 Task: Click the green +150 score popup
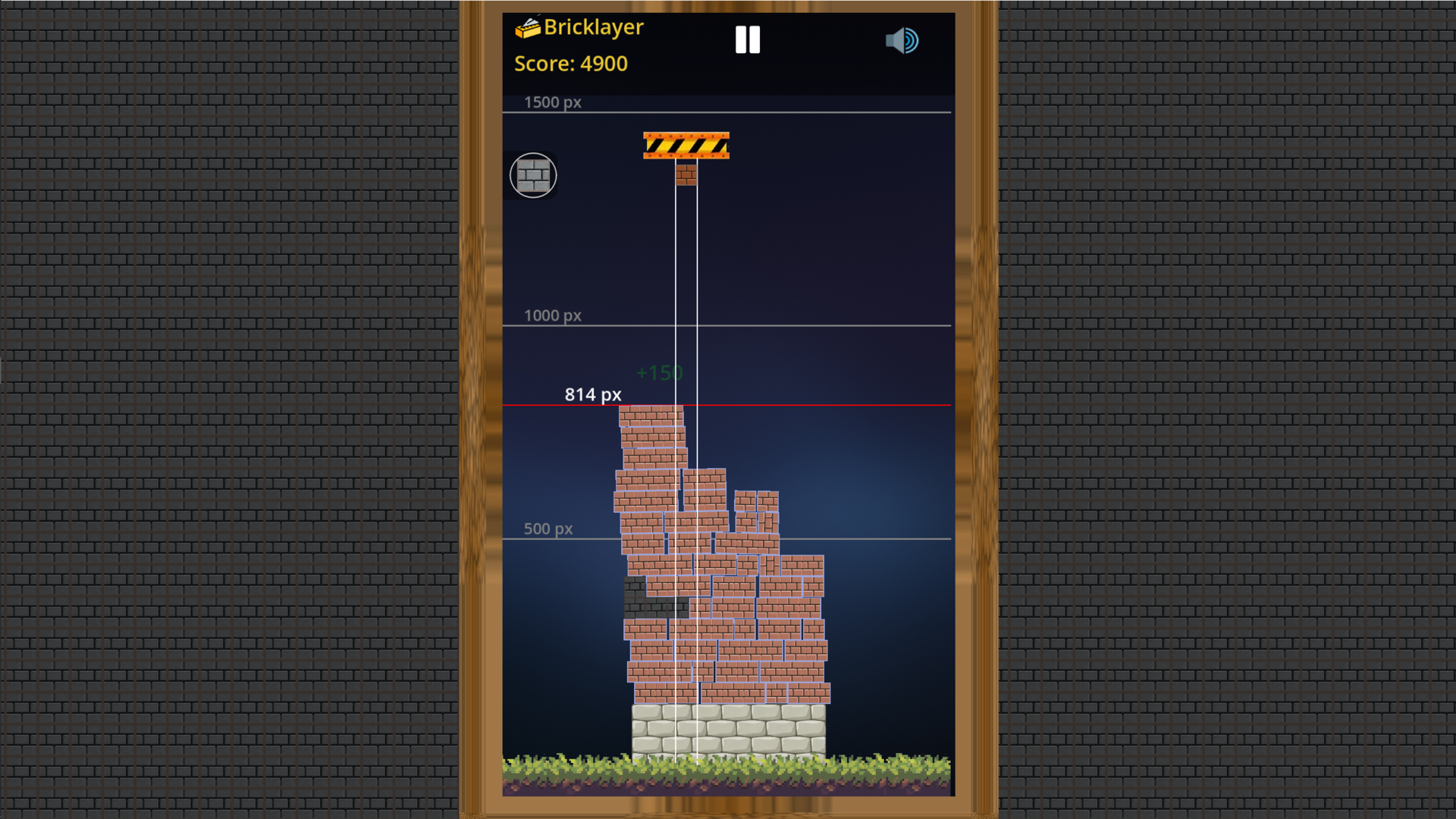tap(659, 372)
